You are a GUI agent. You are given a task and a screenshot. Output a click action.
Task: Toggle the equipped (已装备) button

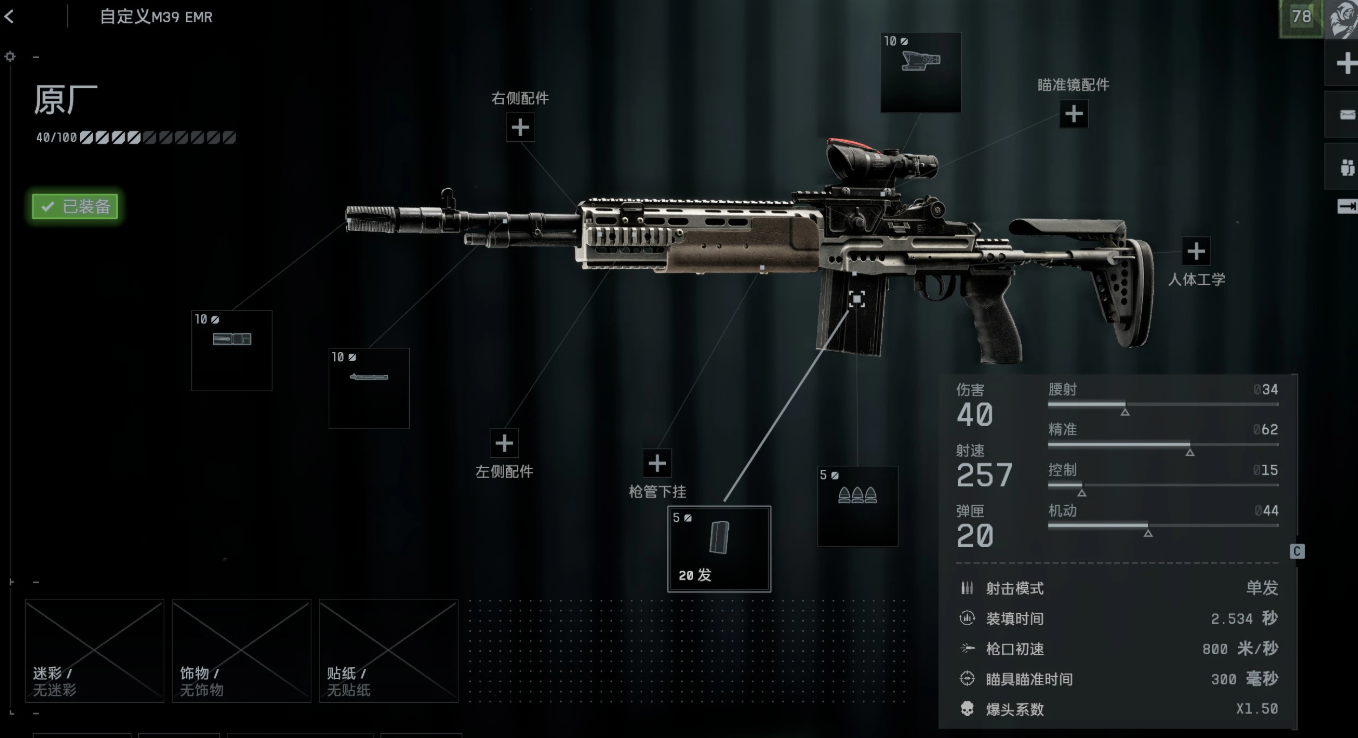tap(76, 207)
